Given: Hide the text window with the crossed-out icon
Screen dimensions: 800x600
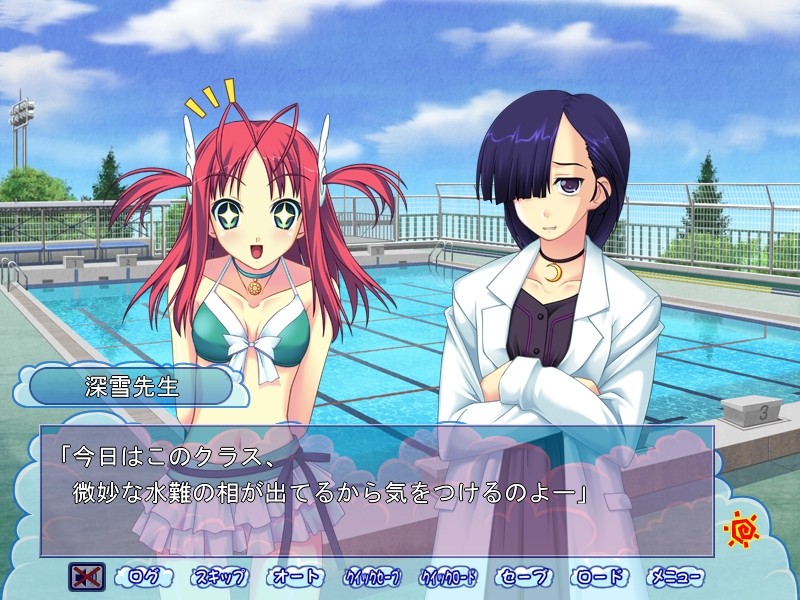Looking at the screenshot, I should [87, 577].
